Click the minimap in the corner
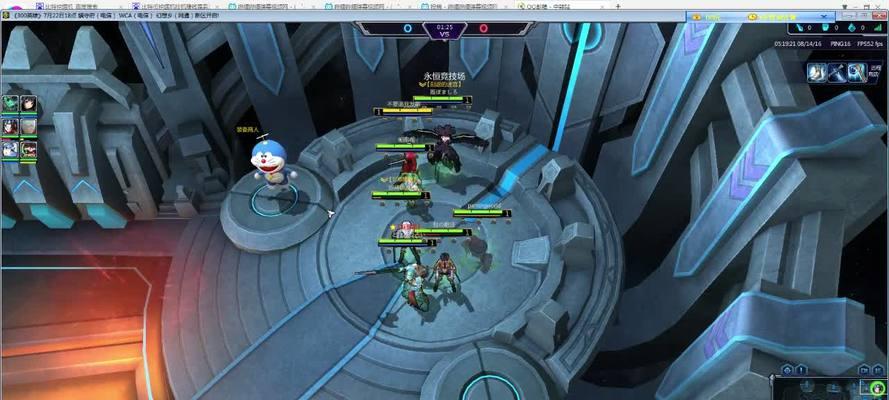 831,389
